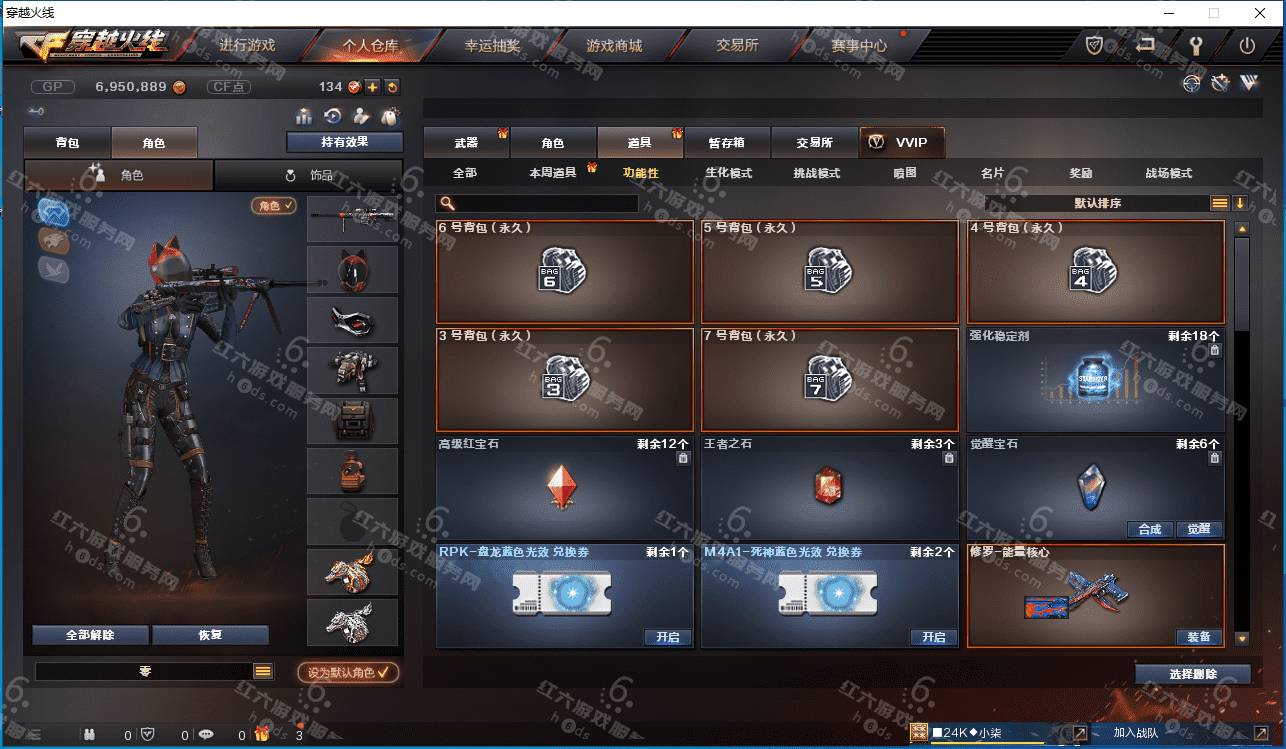Click the 持有效果 button
The height and width of the screenshot is (749, 1286).
(344, 142)
